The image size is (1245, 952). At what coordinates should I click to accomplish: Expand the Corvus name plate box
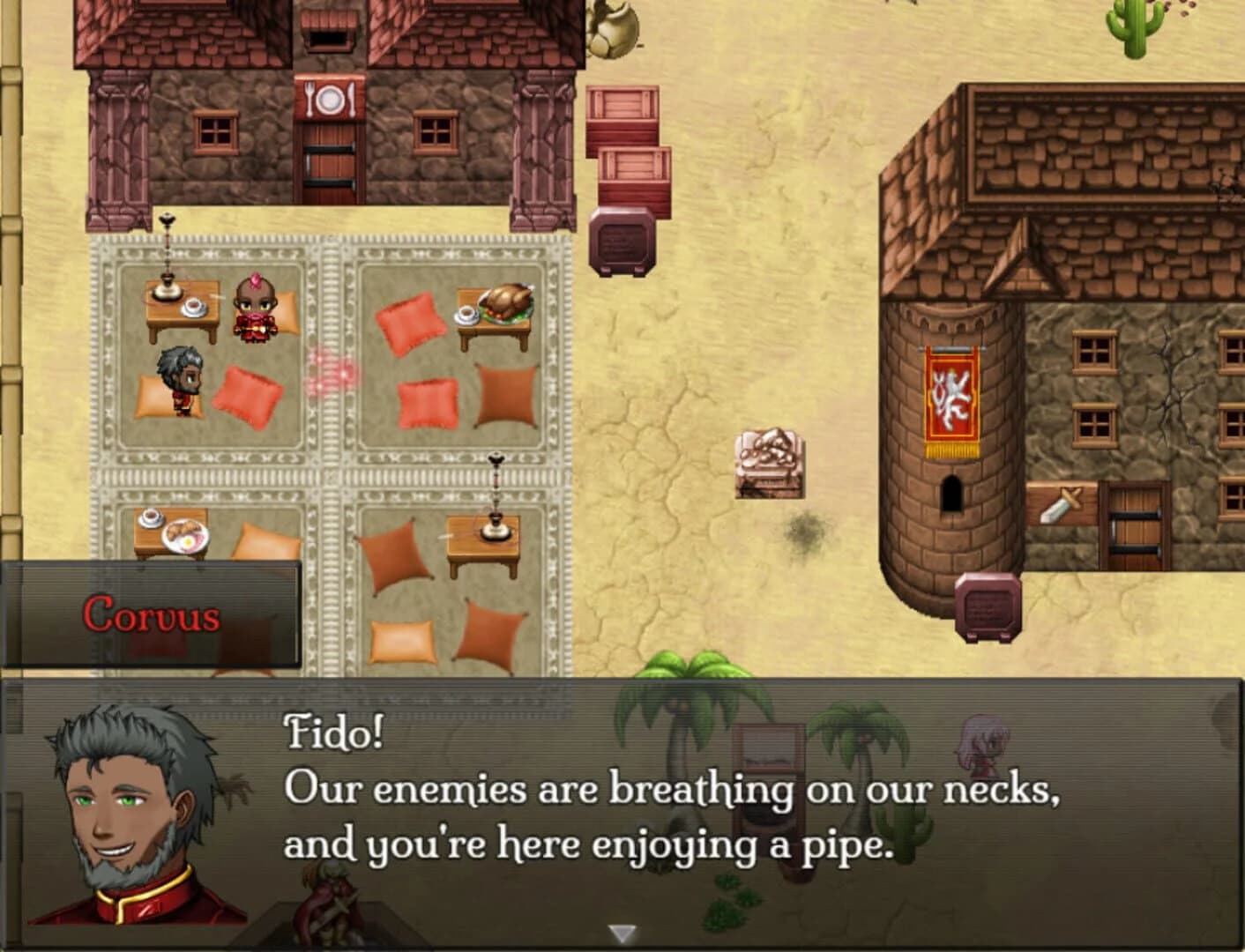(150, 615)
